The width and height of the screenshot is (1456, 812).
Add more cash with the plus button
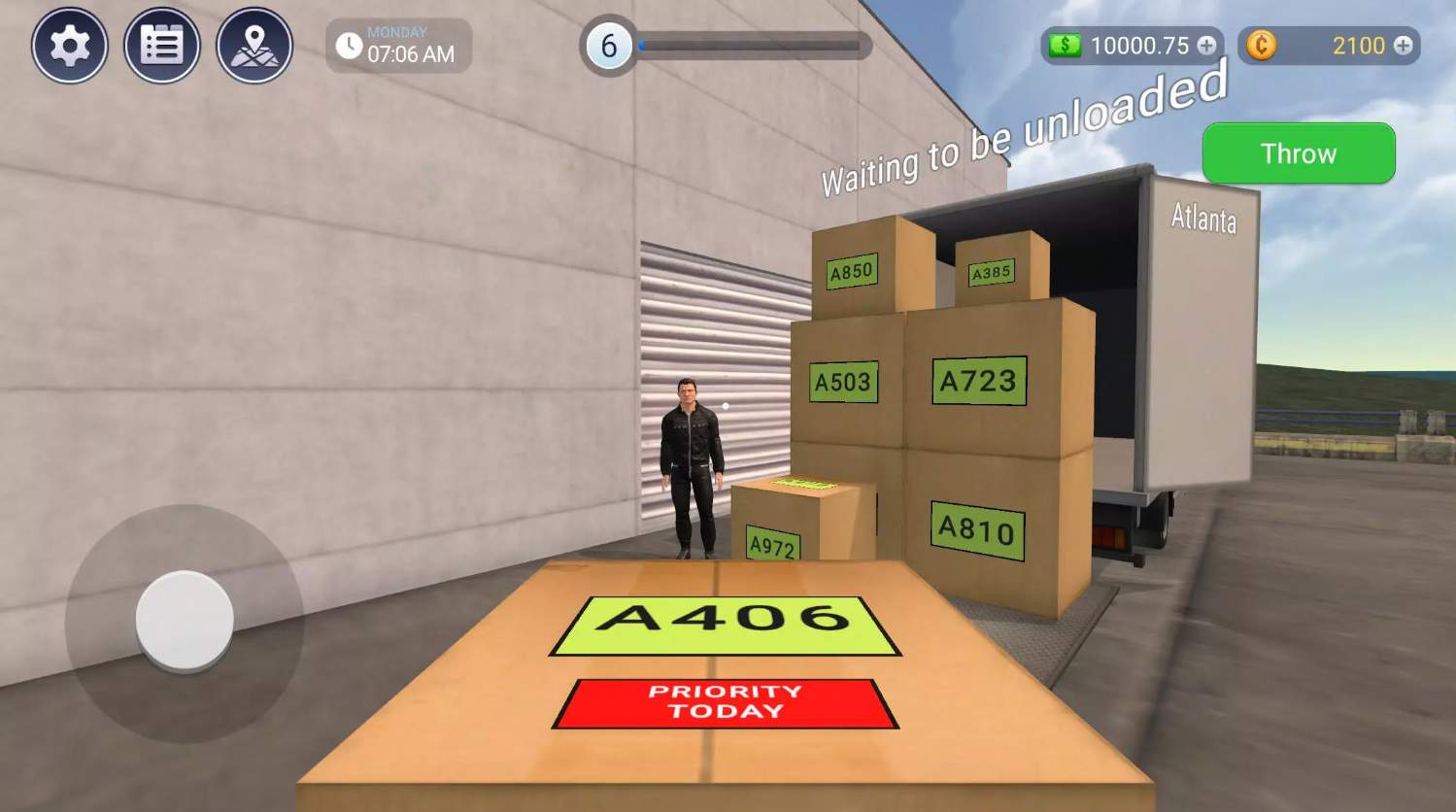[1206, 46]
